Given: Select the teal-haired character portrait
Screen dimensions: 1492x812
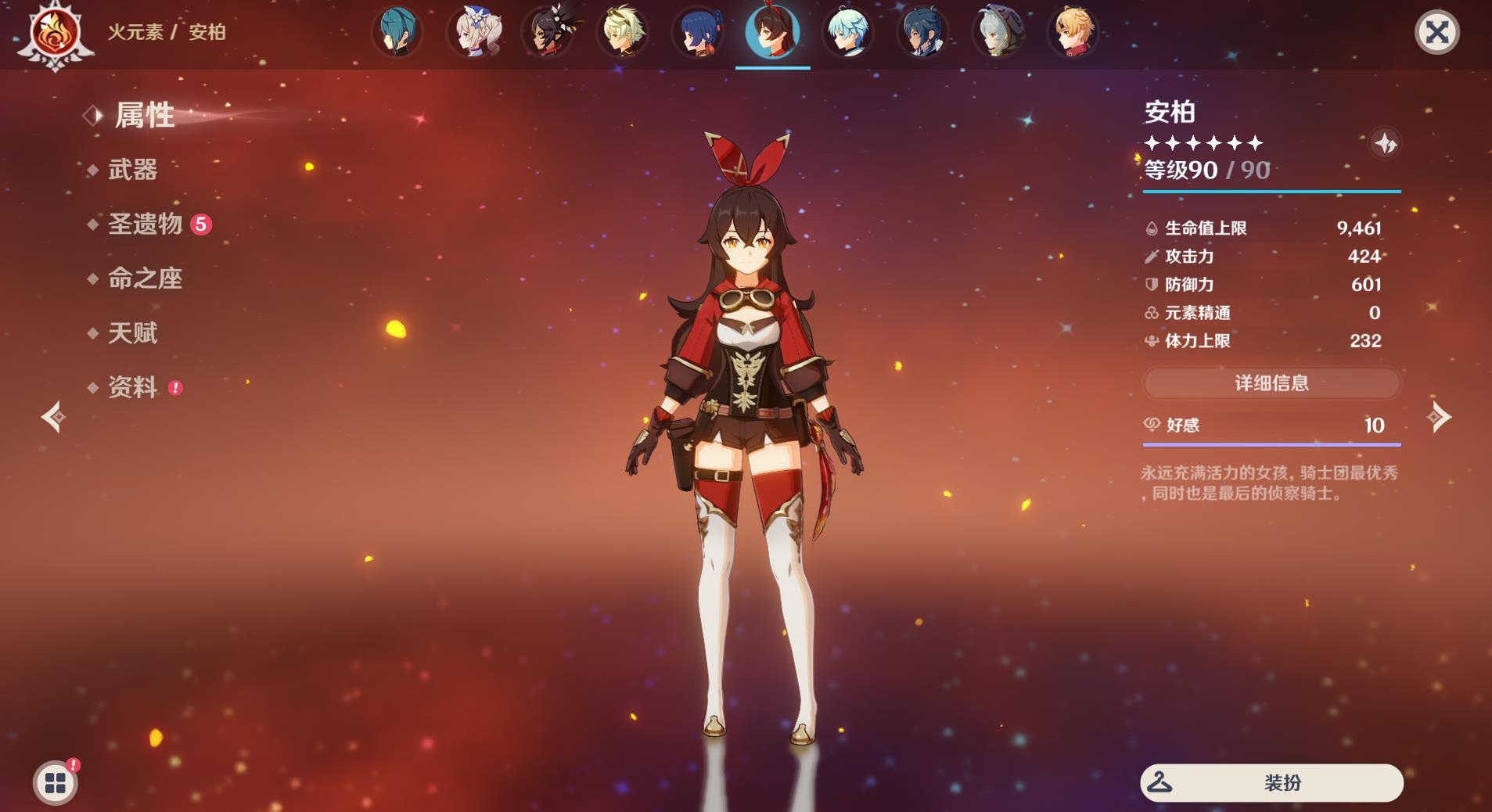Looking at the screenshot, I should (x=397, y=32).
